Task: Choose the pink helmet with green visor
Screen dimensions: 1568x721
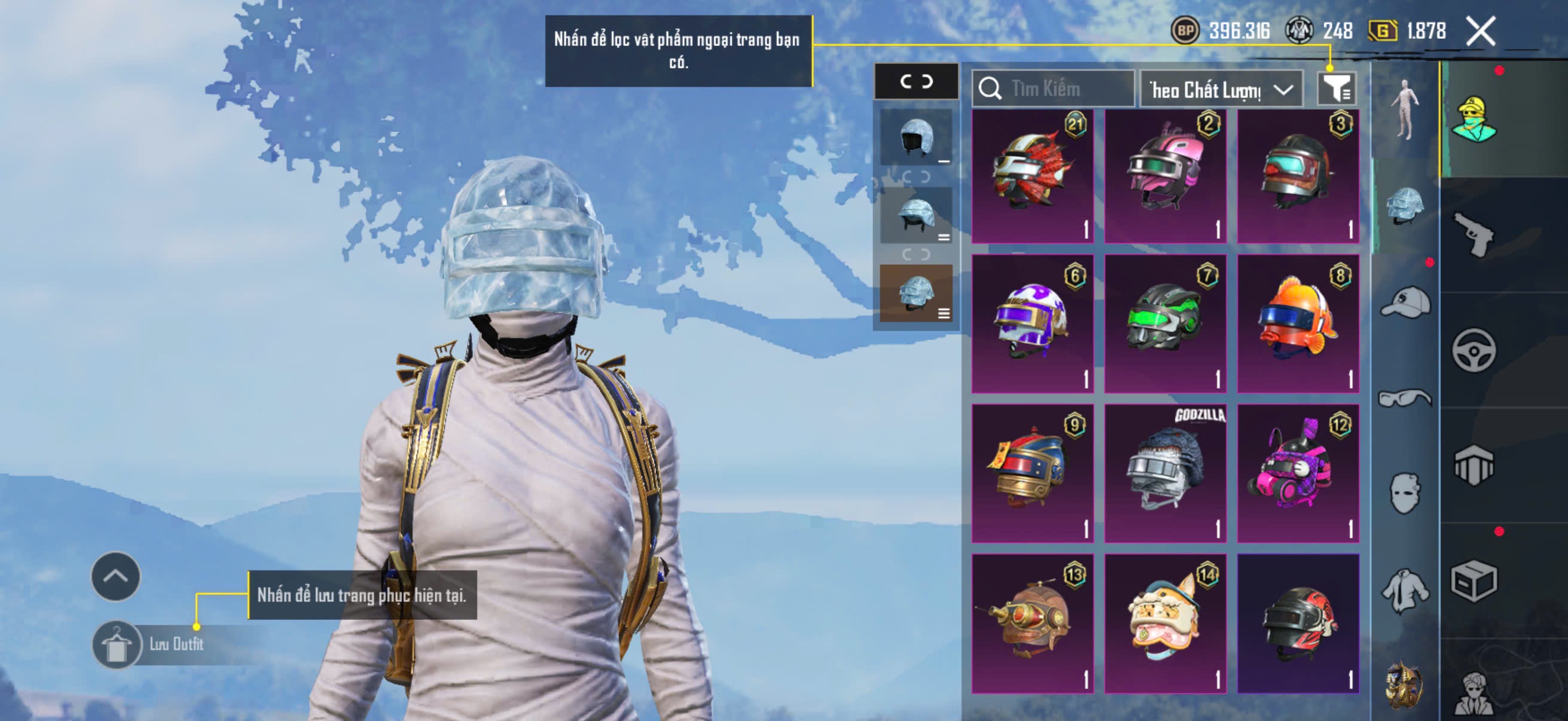Action: click(x=1165, y=176)
